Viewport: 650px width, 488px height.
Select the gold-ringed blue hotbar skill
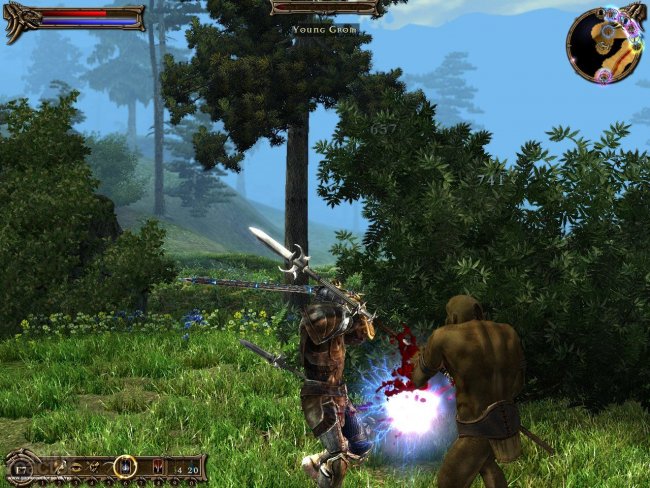[x=125, y=466]
